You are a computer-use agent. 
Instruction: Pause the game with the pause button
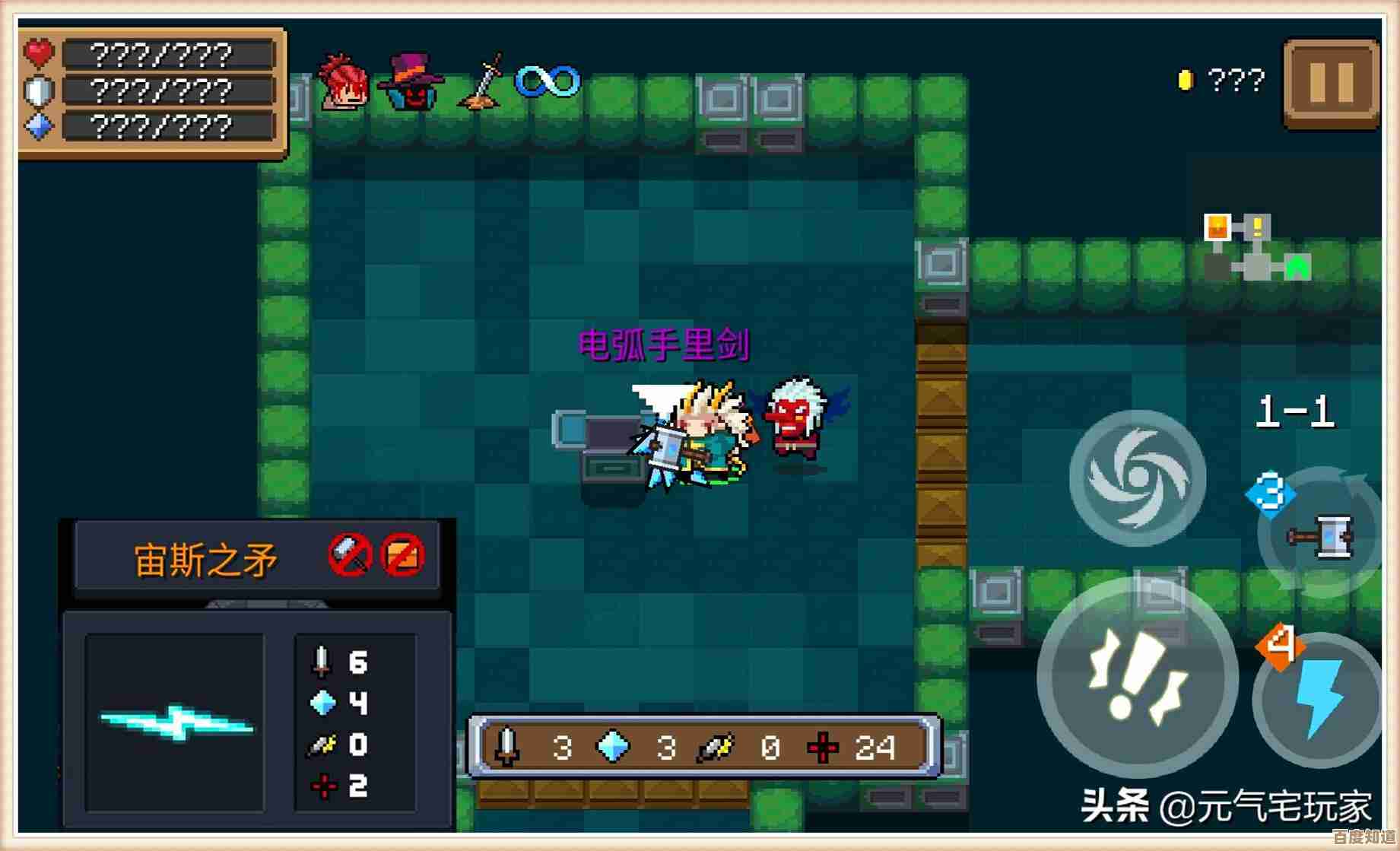tap(1331, 83)
